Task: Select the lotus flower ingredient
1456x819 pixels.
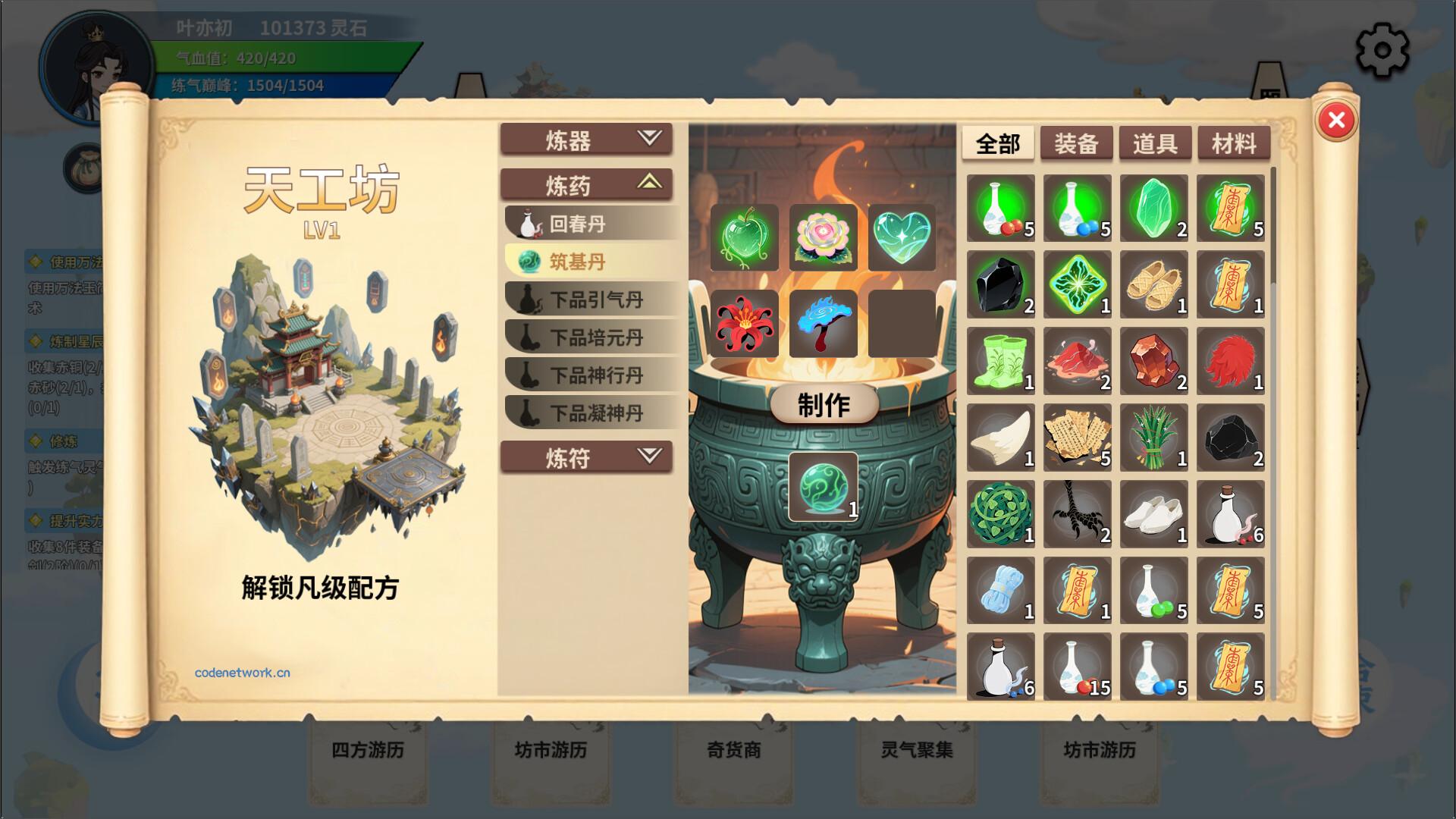Action: pos(824,237)
